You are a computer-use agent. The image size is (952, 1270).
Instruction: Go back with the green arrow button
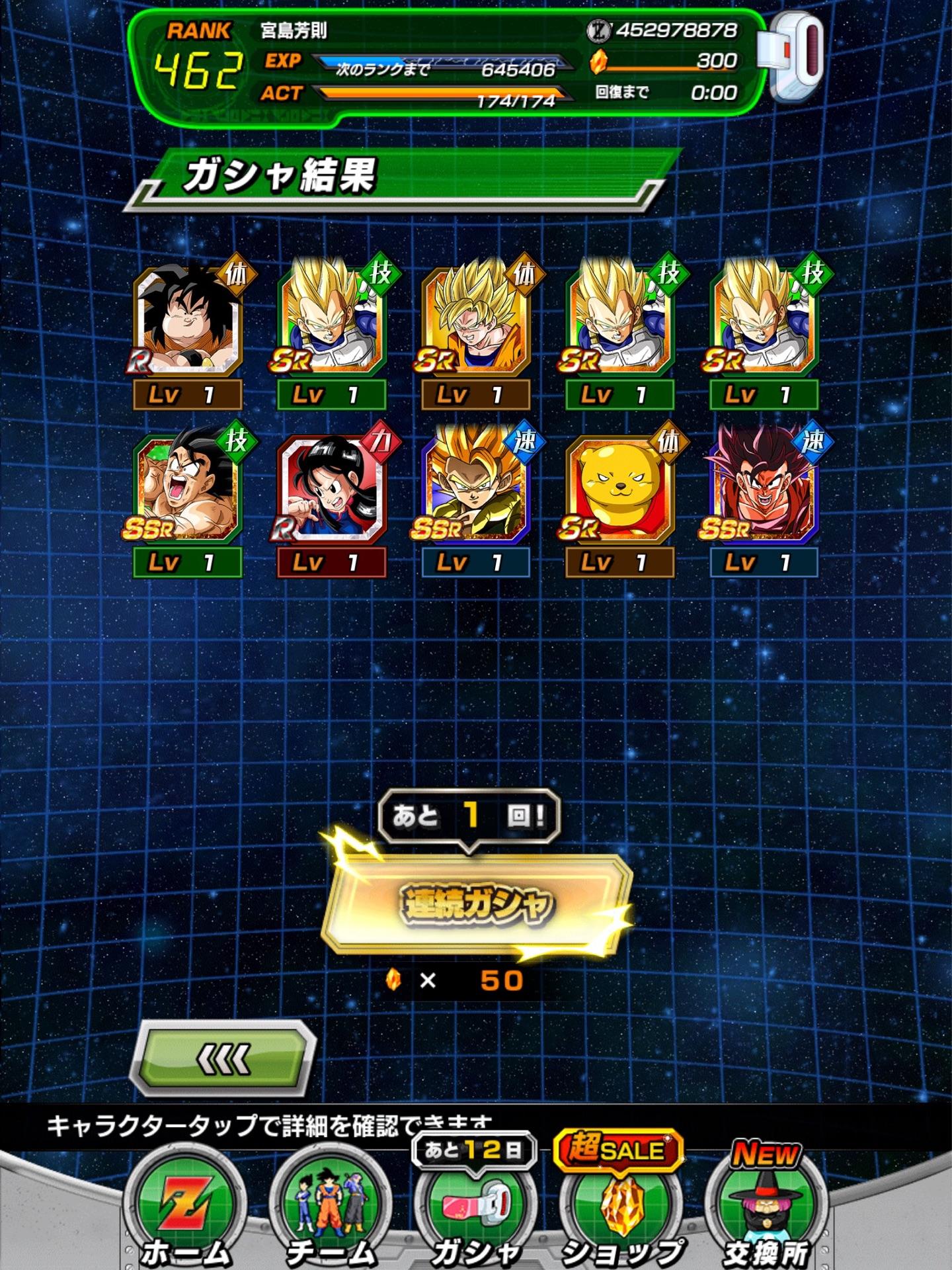(x=223, y=1060)
